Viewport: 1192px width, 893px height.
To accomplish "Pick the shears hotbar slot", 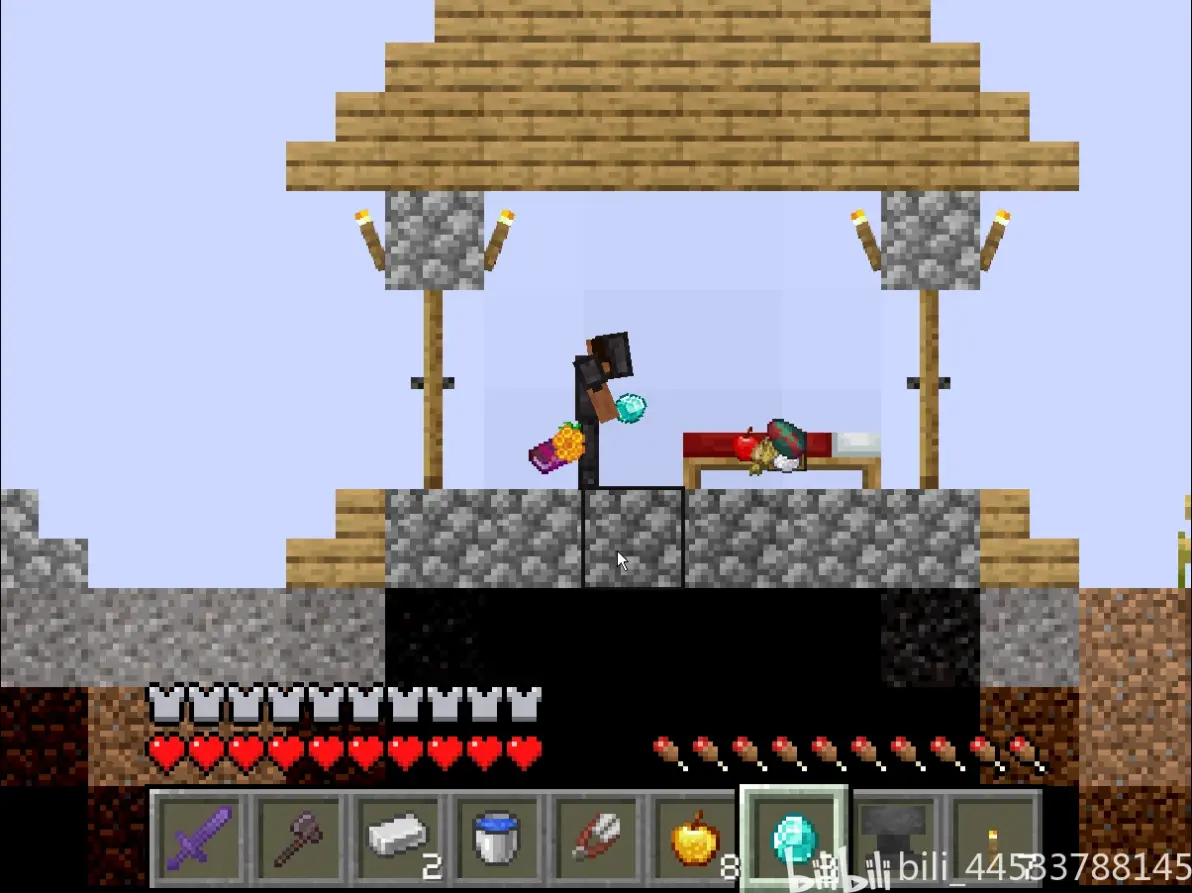I will pyautogui.click(x=595, y=837).
